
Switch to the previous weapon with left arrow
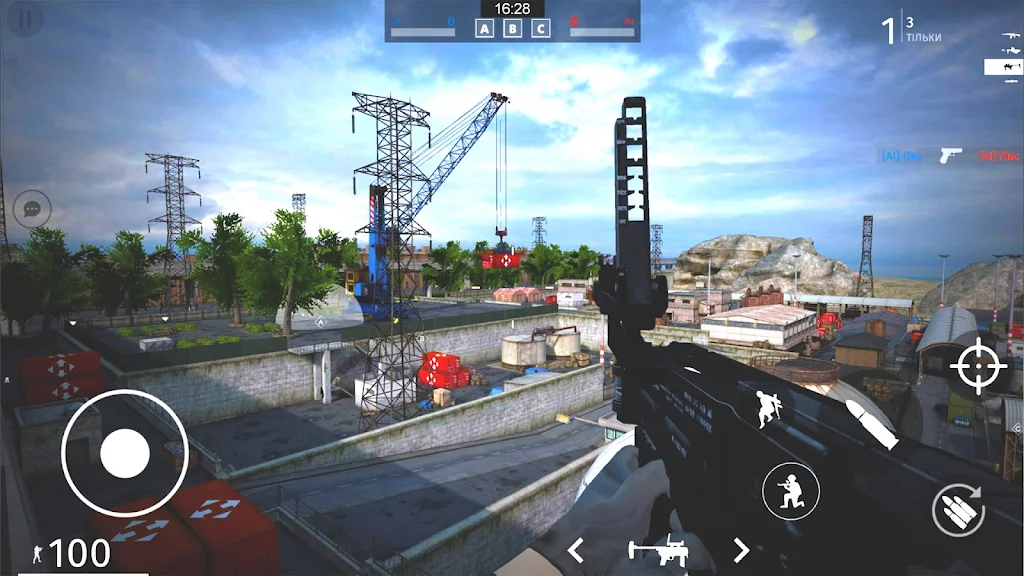(576, 550)
